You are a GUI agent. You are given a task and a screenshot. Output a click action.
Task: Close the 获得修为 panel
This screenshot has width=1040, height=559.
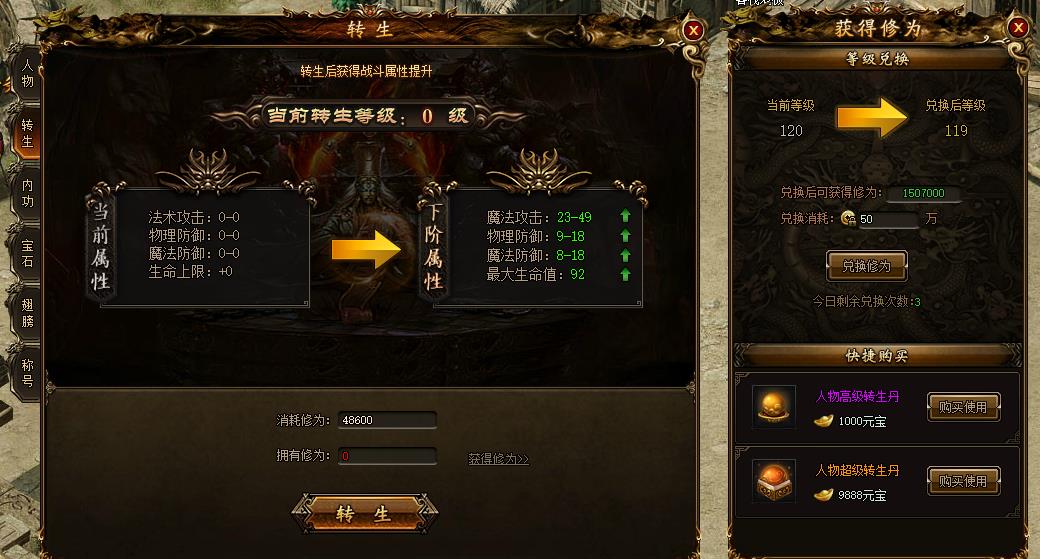1018,28
